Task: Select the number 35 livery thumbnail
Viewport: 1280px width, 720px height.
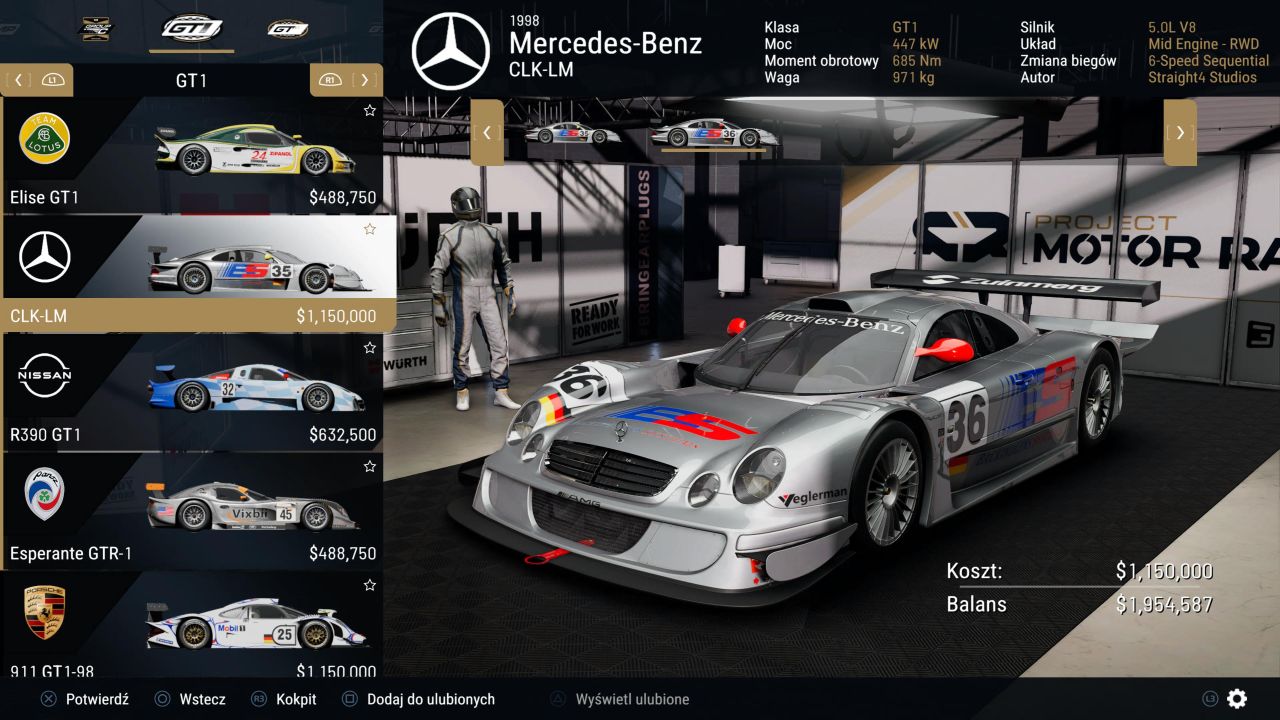Action: point(572,134)
